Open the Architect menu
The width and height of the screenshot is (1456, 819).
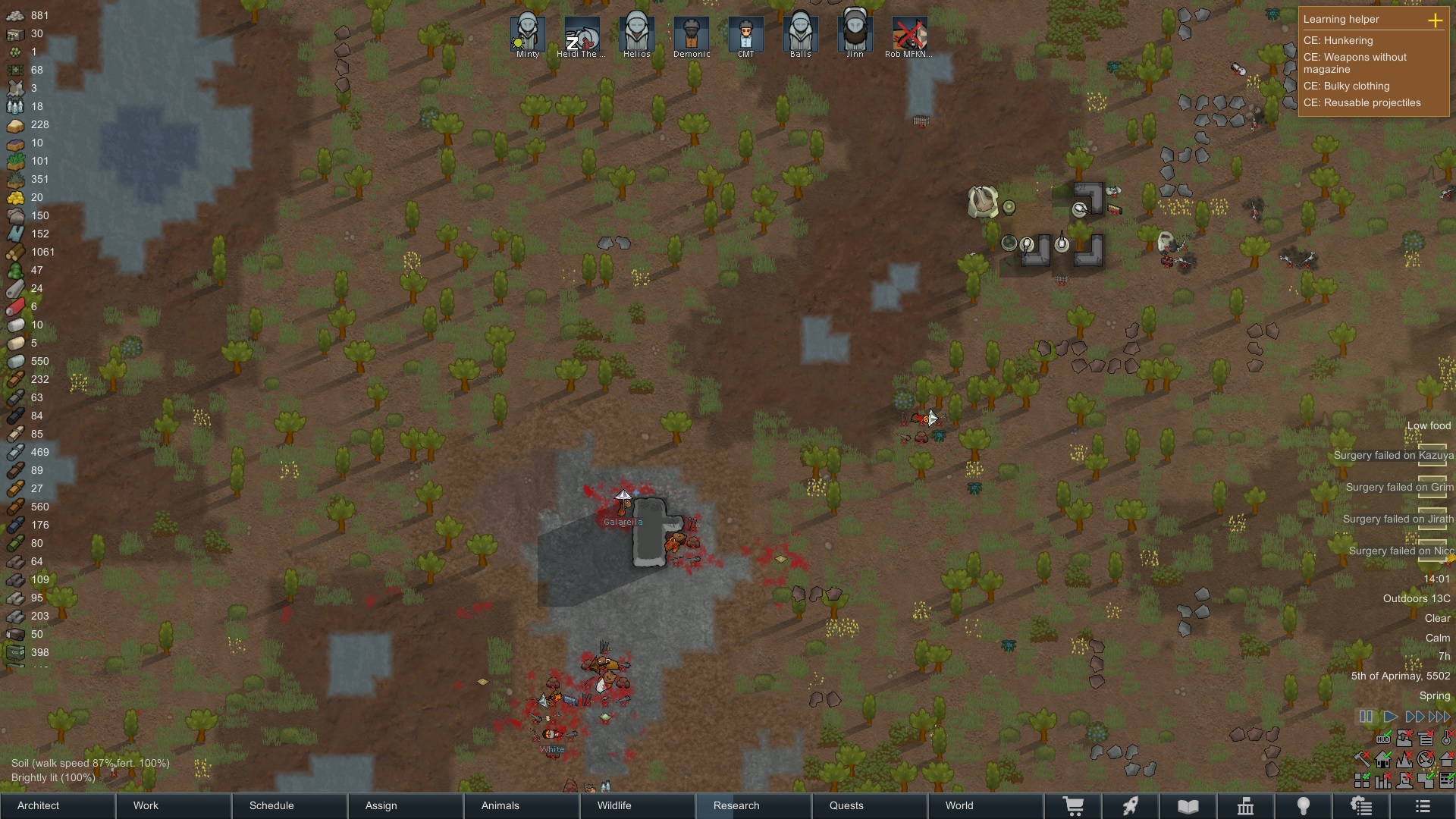click(x=36, y=805)
